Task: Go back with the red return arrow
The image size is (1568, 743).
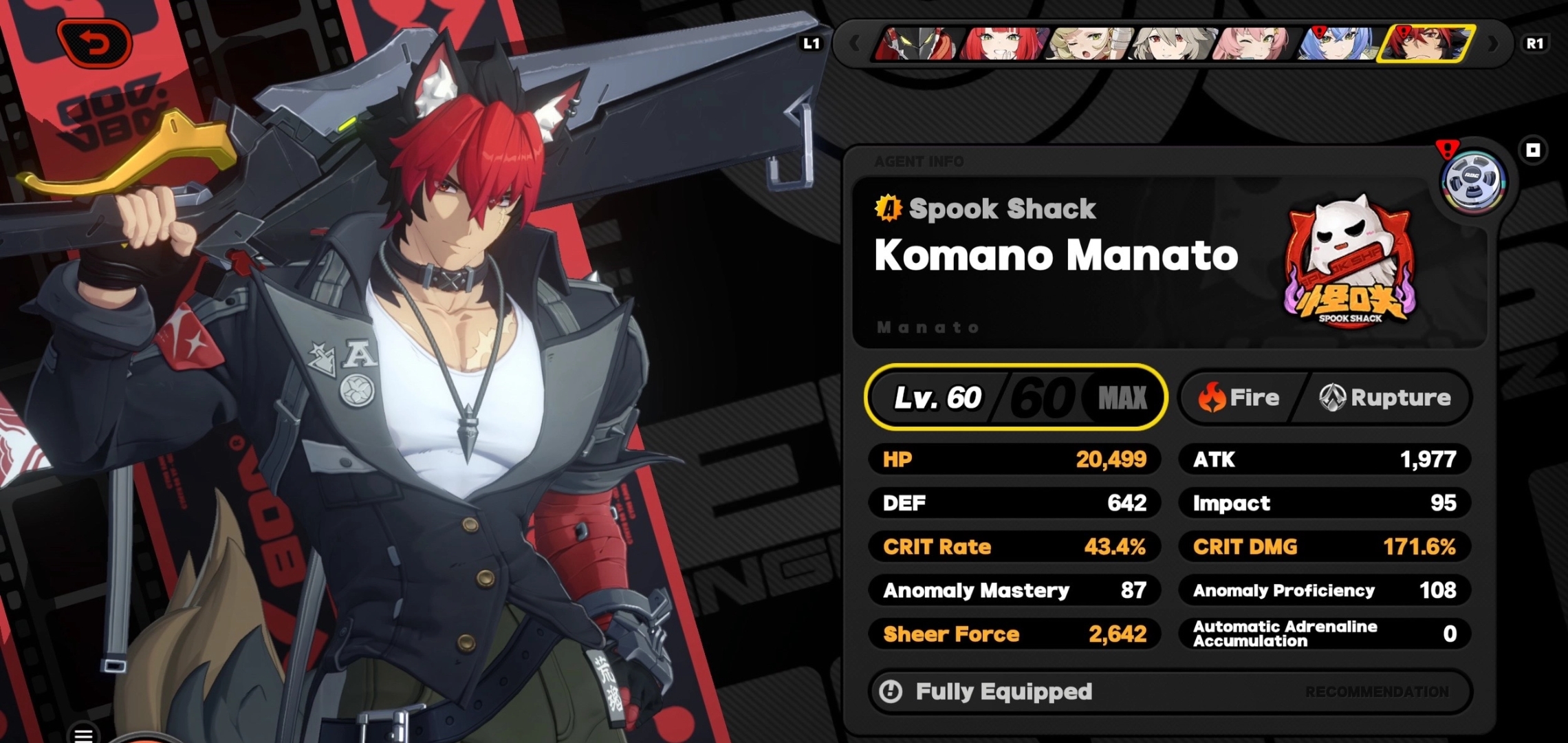Action: 95,44
